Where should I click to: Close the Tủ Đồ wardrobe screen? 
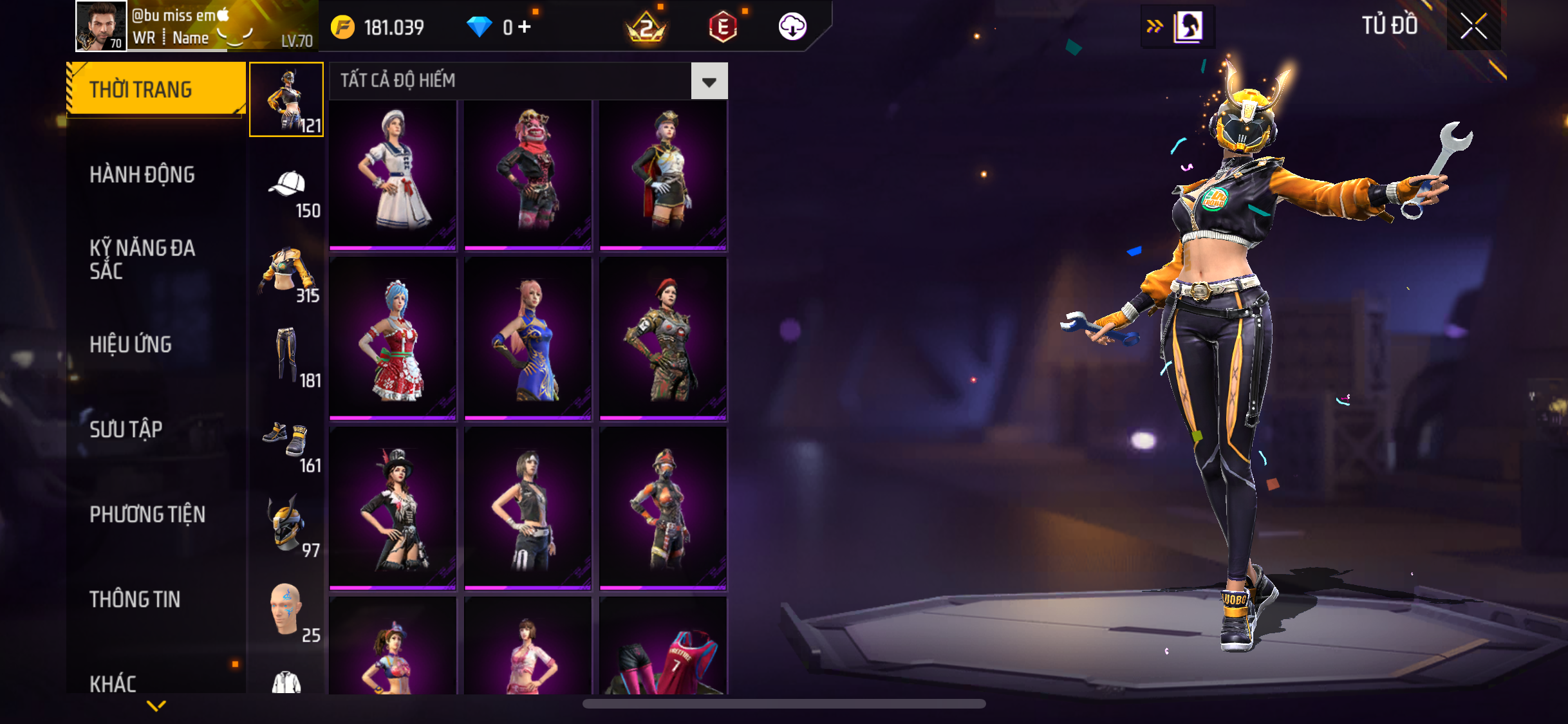click(1473, 26)
